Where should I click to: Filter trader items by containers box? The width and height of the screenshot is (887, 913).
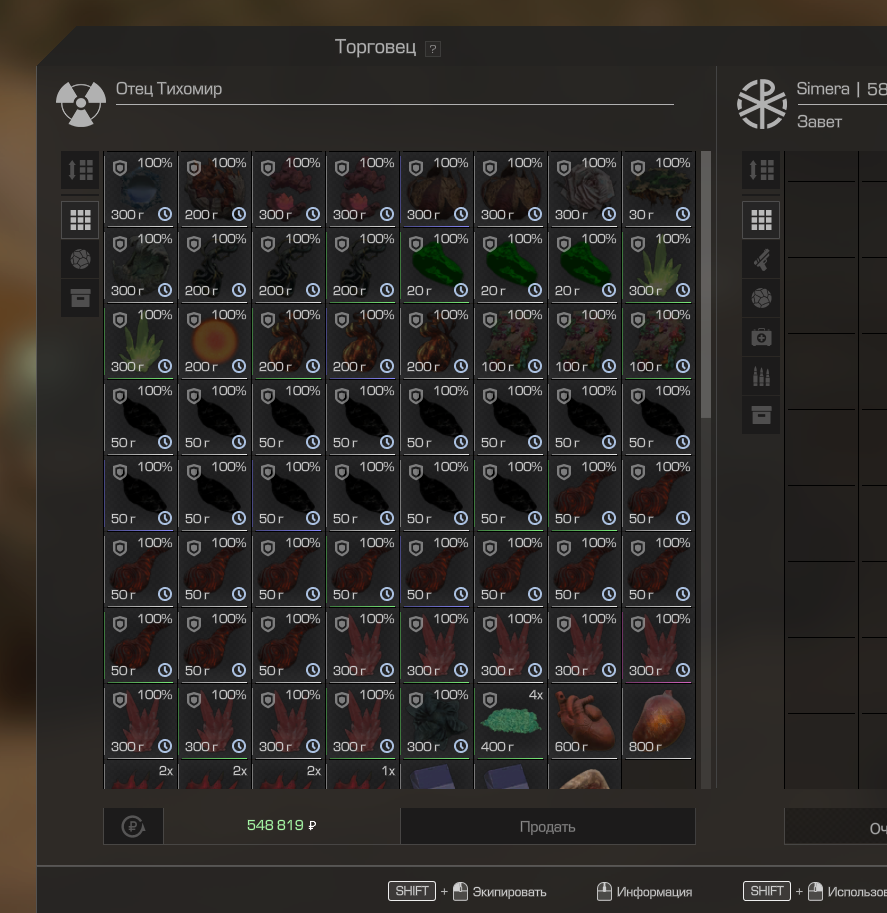[80, 297]
